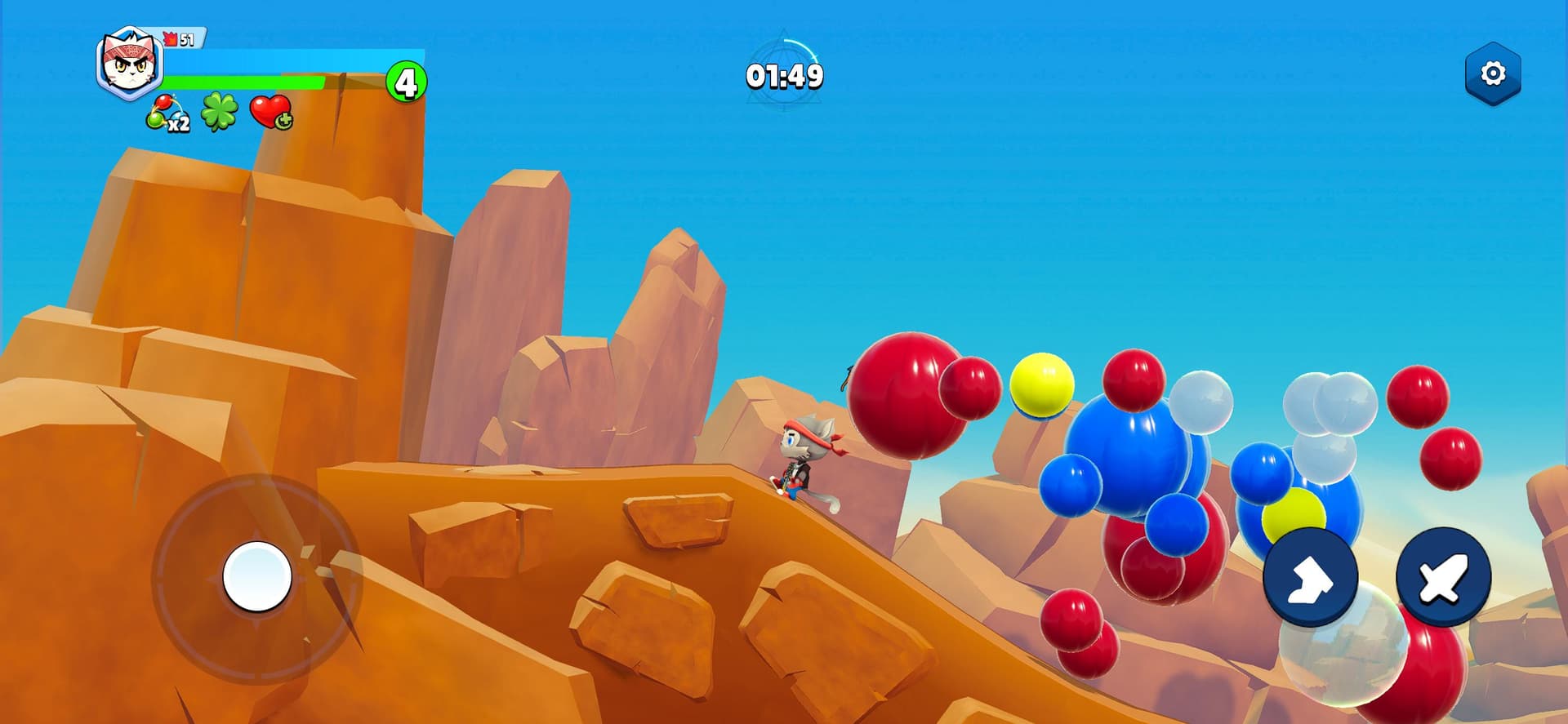Screen dimensions: 1568x724
Task: Tap the x2 balloon bonus icon
Action: point(166,113)
